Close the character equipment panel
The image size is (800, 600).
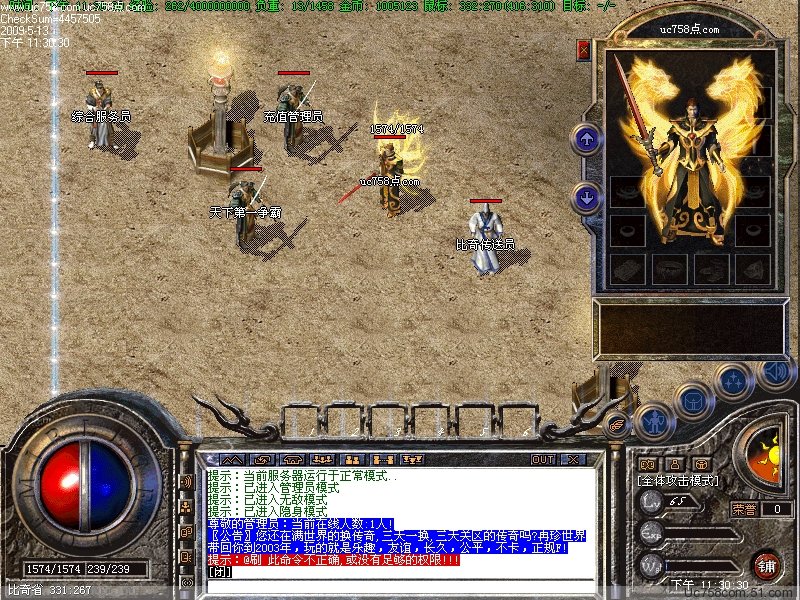(584, 50)
